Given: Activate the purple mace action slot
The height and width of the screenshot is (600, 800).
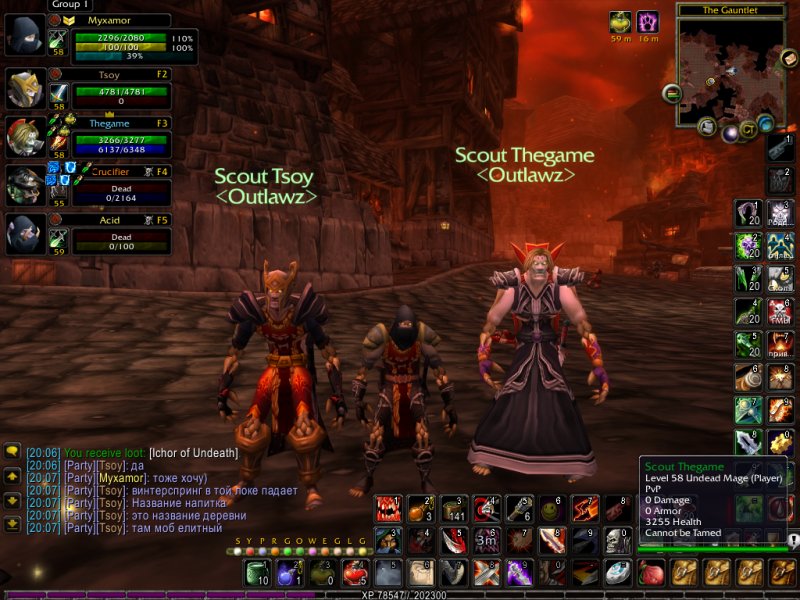Looking at the screenshot, I should coord(518,572).
